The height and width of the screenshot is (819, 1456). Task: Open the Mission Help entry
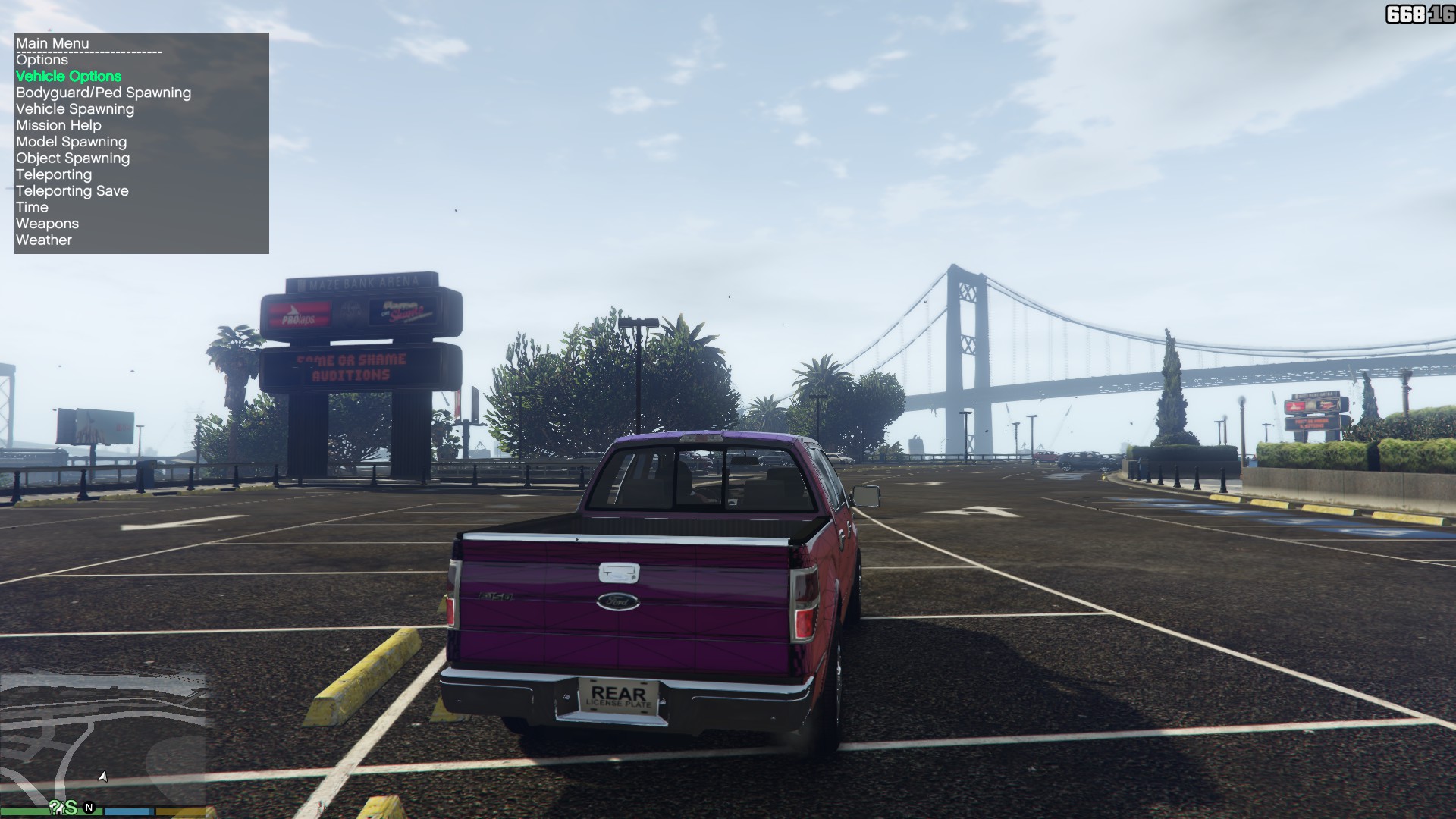point(58,126)
